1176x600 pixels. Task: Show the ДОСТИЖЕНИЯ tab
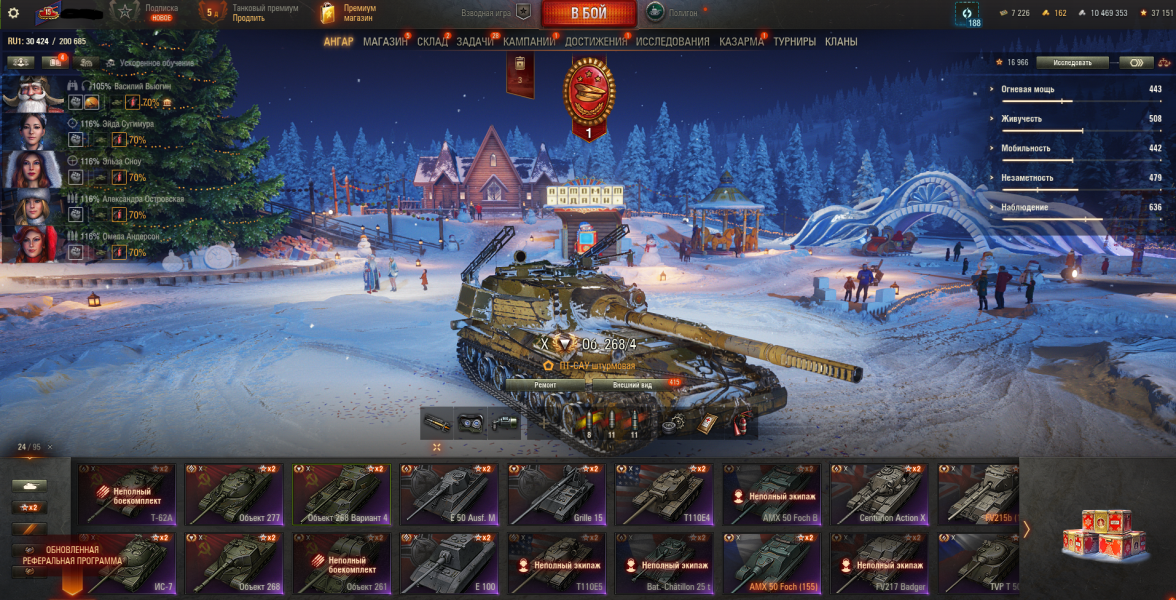596,42
